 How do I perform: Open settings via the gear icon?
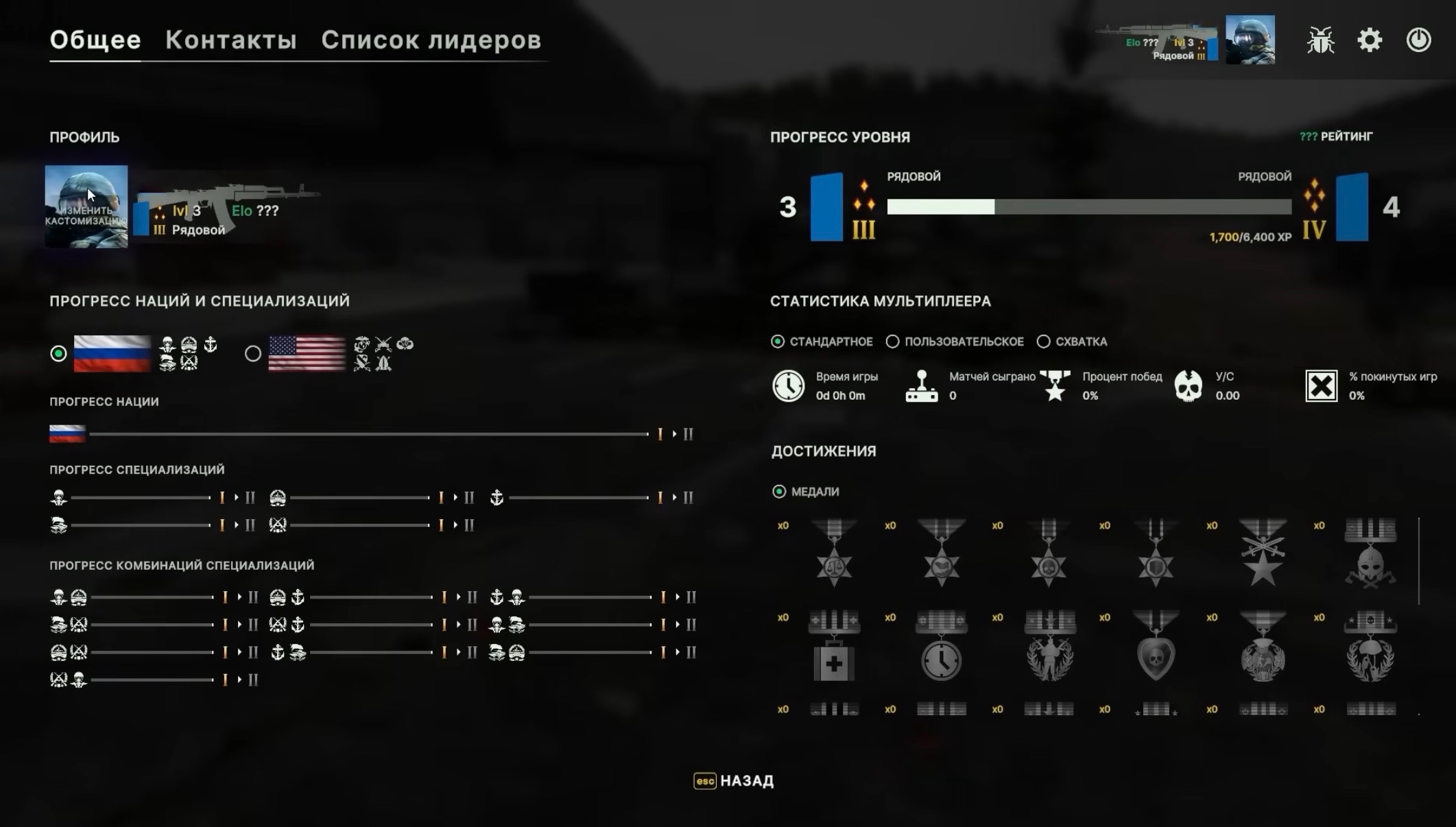1370,40
